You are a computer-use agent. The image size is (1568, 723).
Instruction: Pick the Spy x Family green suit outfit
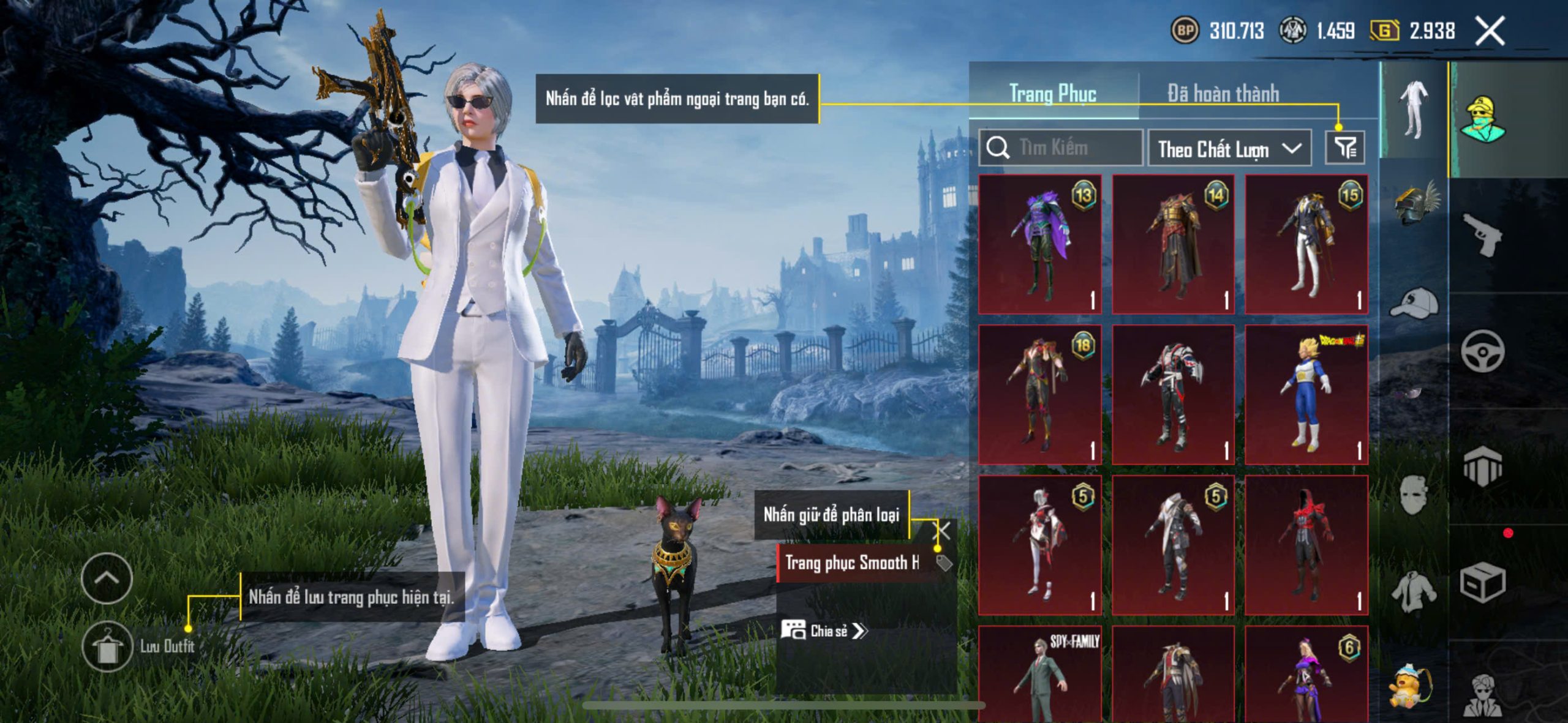(x=1040, y=673)
